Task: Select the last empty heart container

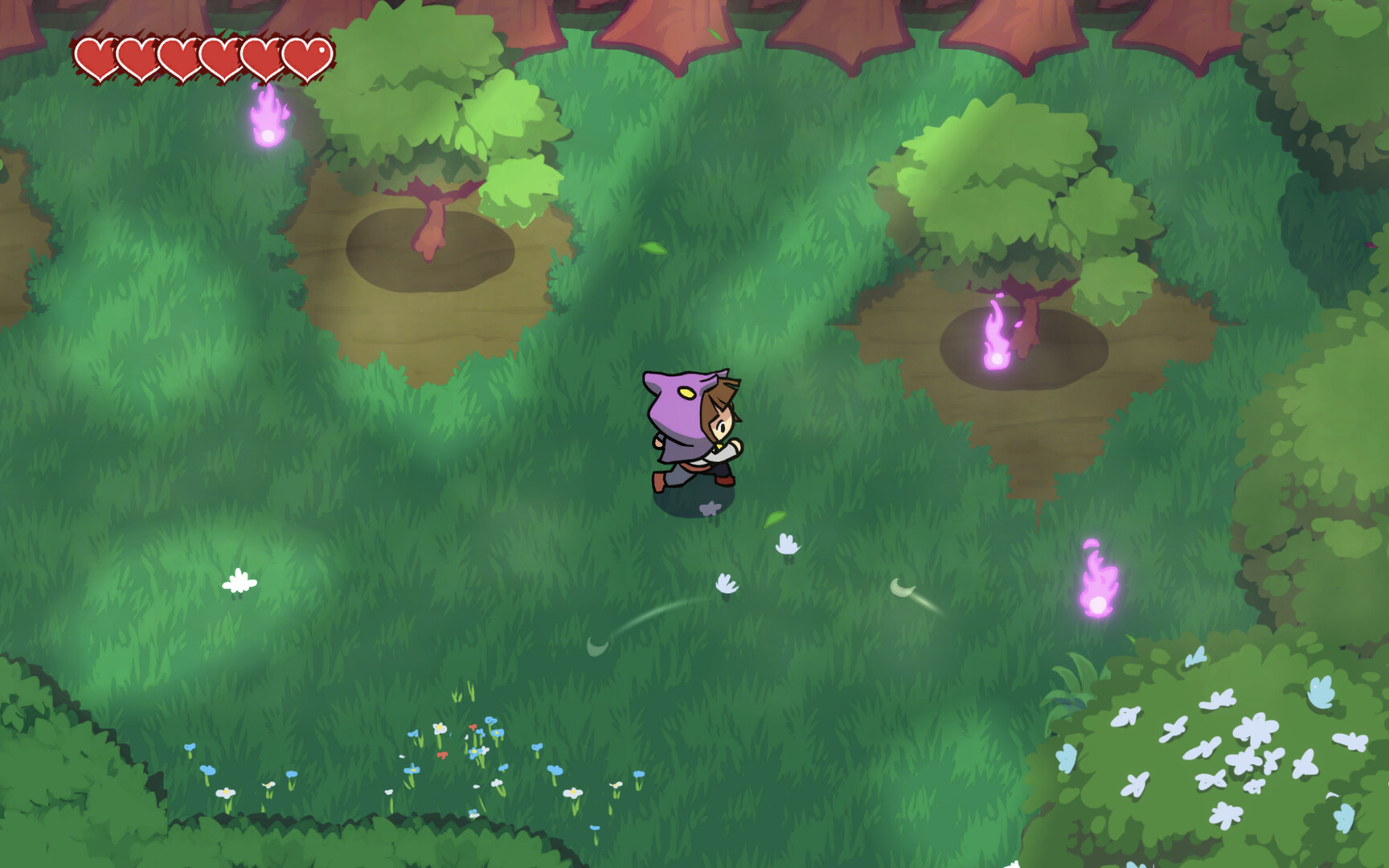Action: tap(305, 56)
